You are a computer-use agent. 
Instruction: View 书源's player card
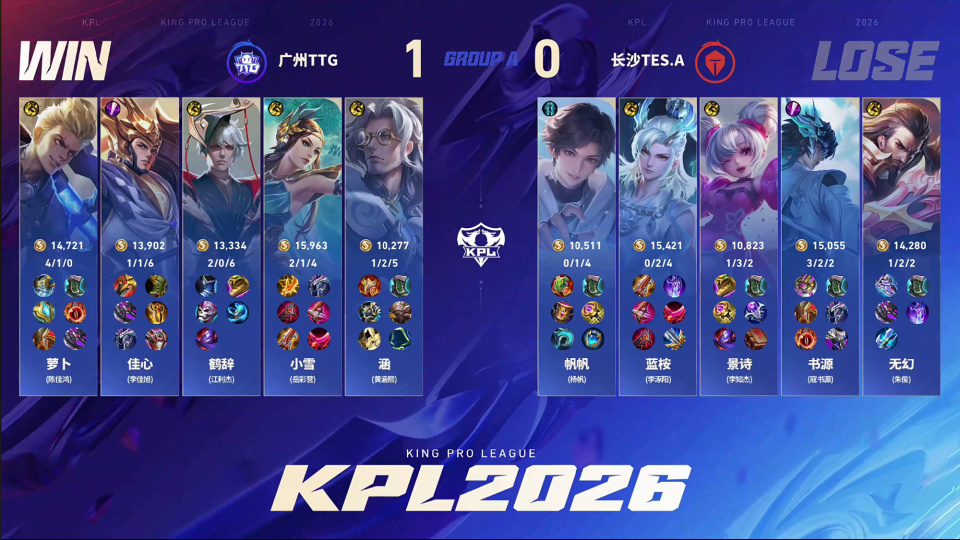click(820, 245)
